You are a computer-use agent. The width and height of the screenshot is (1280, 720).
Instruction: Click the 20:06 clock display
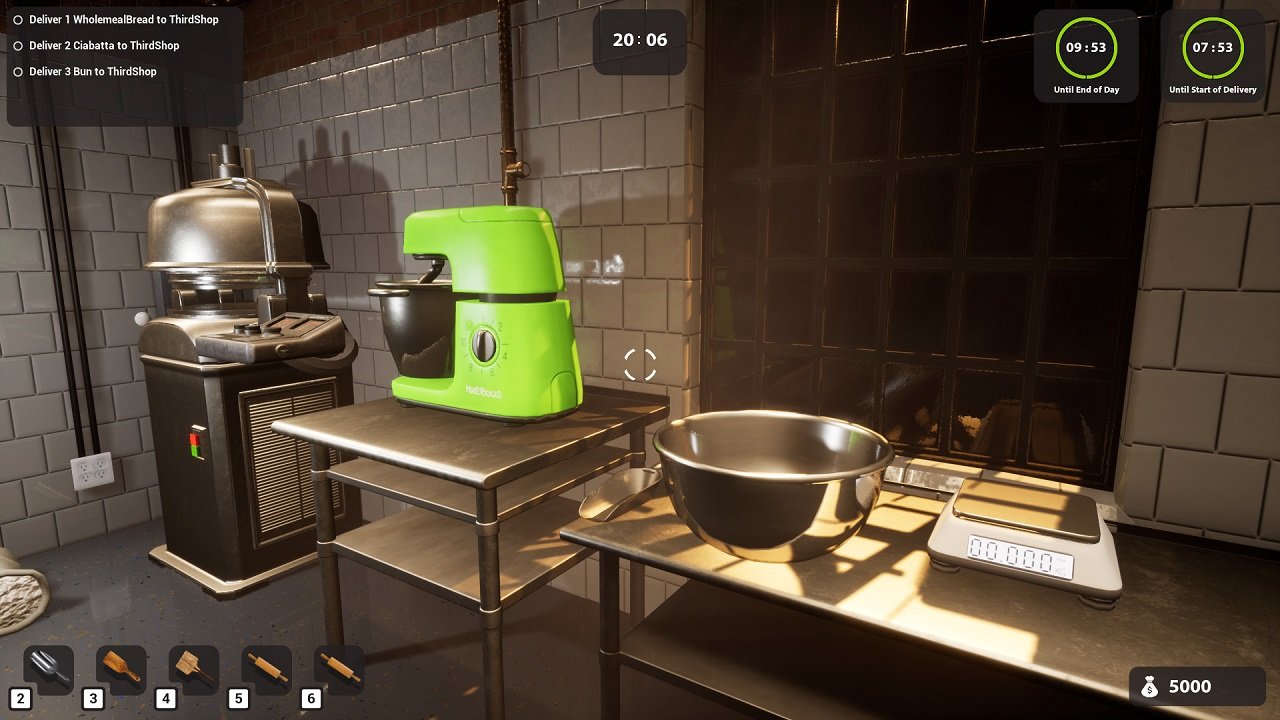point(638,37)
